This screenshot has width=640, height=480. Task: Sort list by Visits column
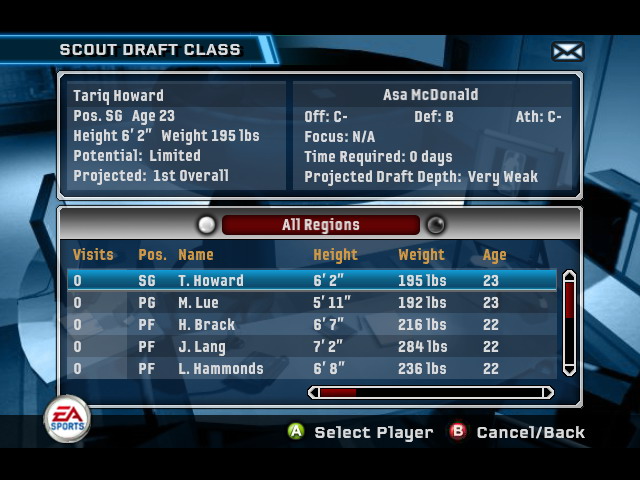(93, 255)
